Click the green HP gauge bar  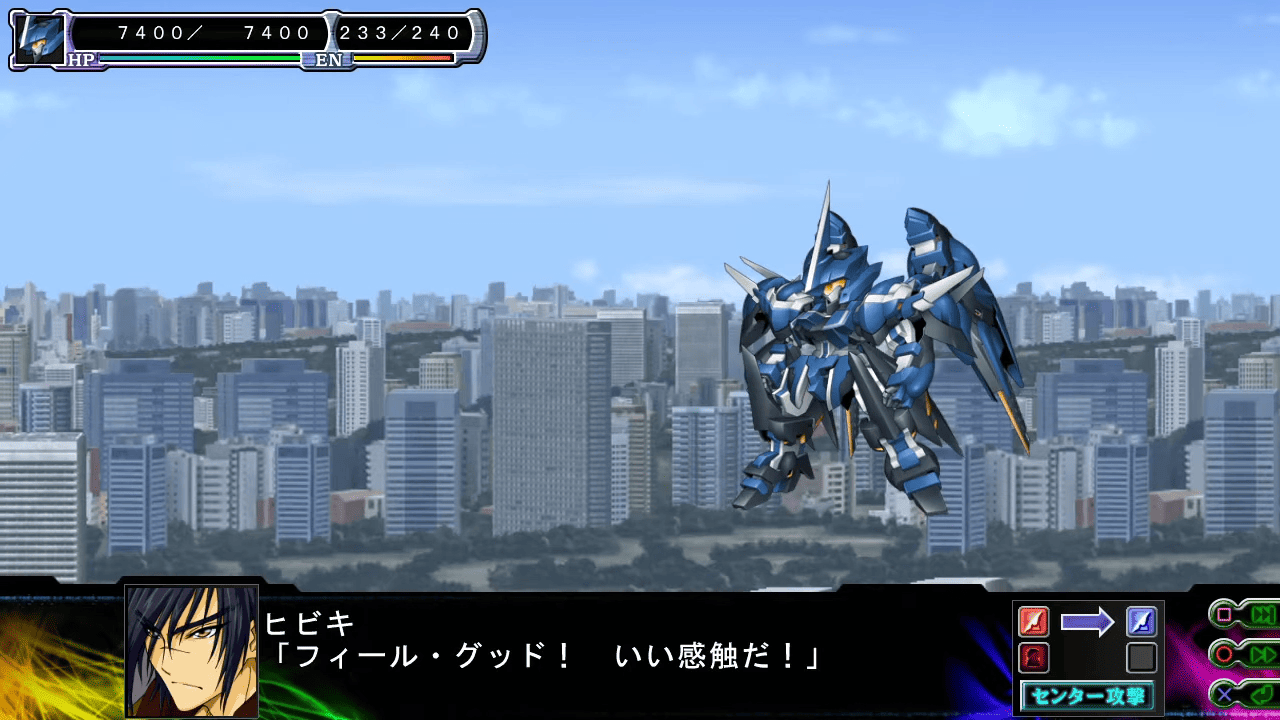pos(200,58)
